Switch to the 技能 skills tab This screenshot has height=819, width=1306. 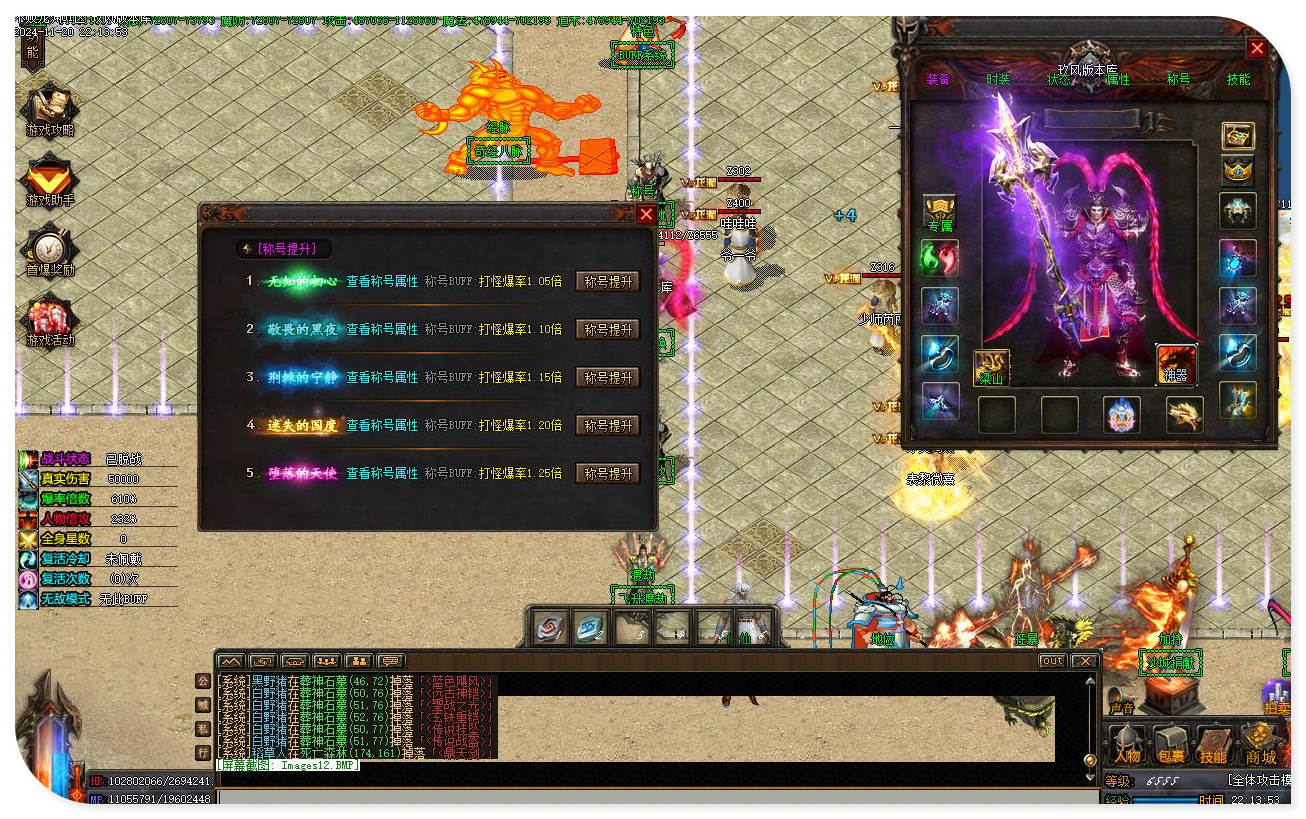[x=1238, y=79]
